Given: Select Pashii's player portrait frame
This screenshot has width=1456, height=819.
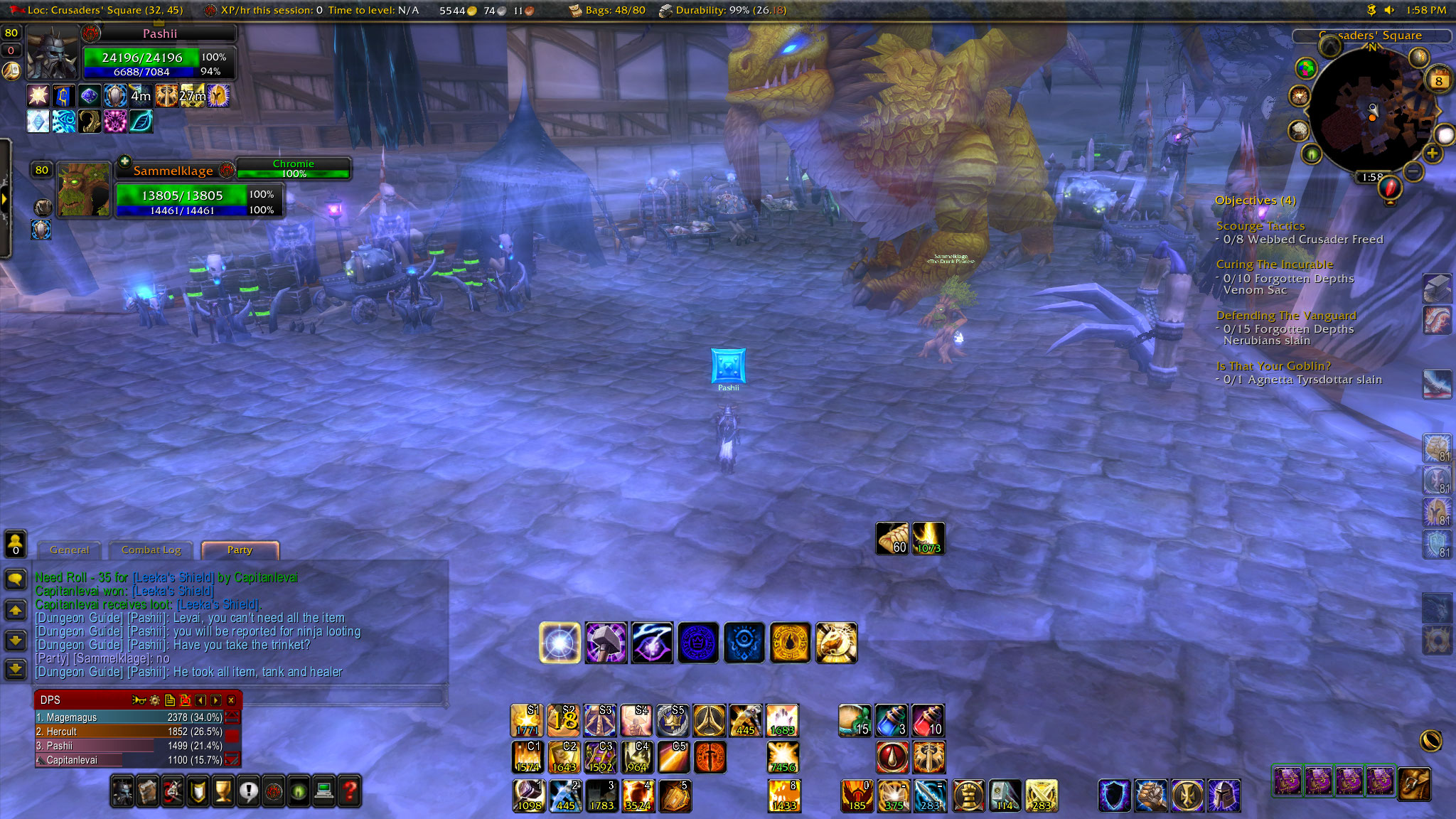Looking at the screenshot, I should [x=52, y=53].
